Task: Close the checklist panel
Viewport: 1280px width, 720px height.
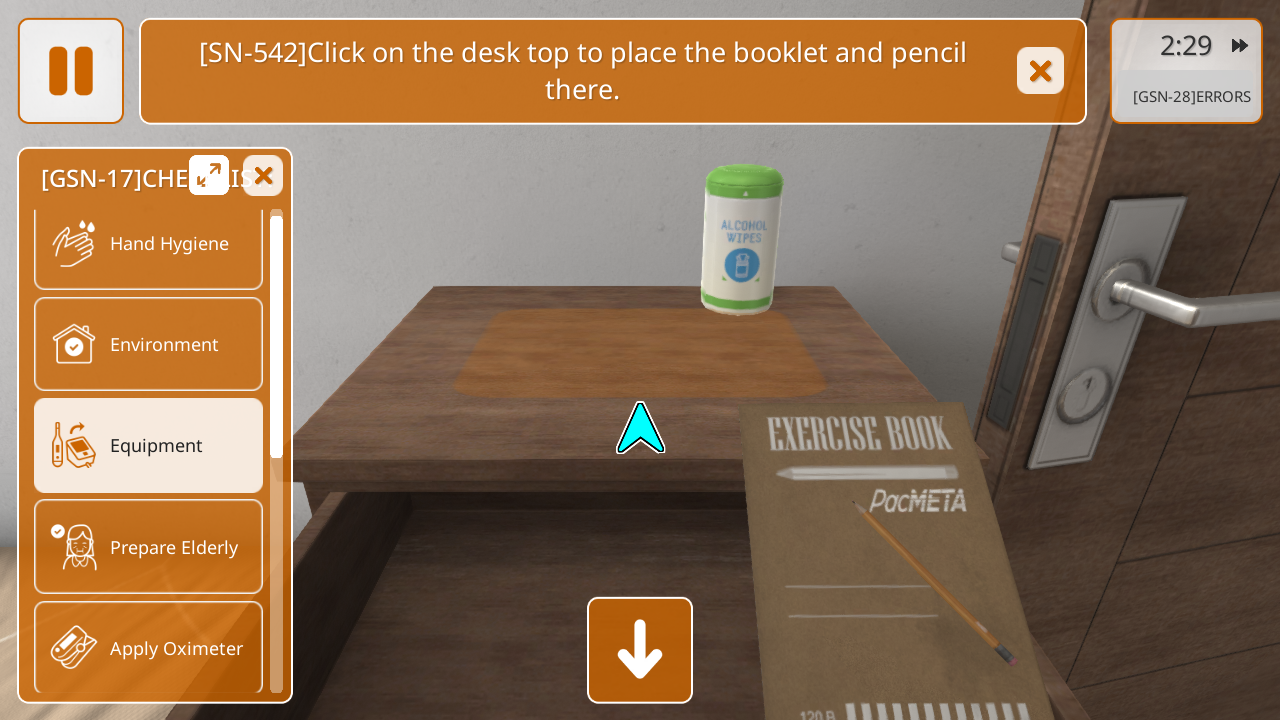Action: tap(263, 175)
